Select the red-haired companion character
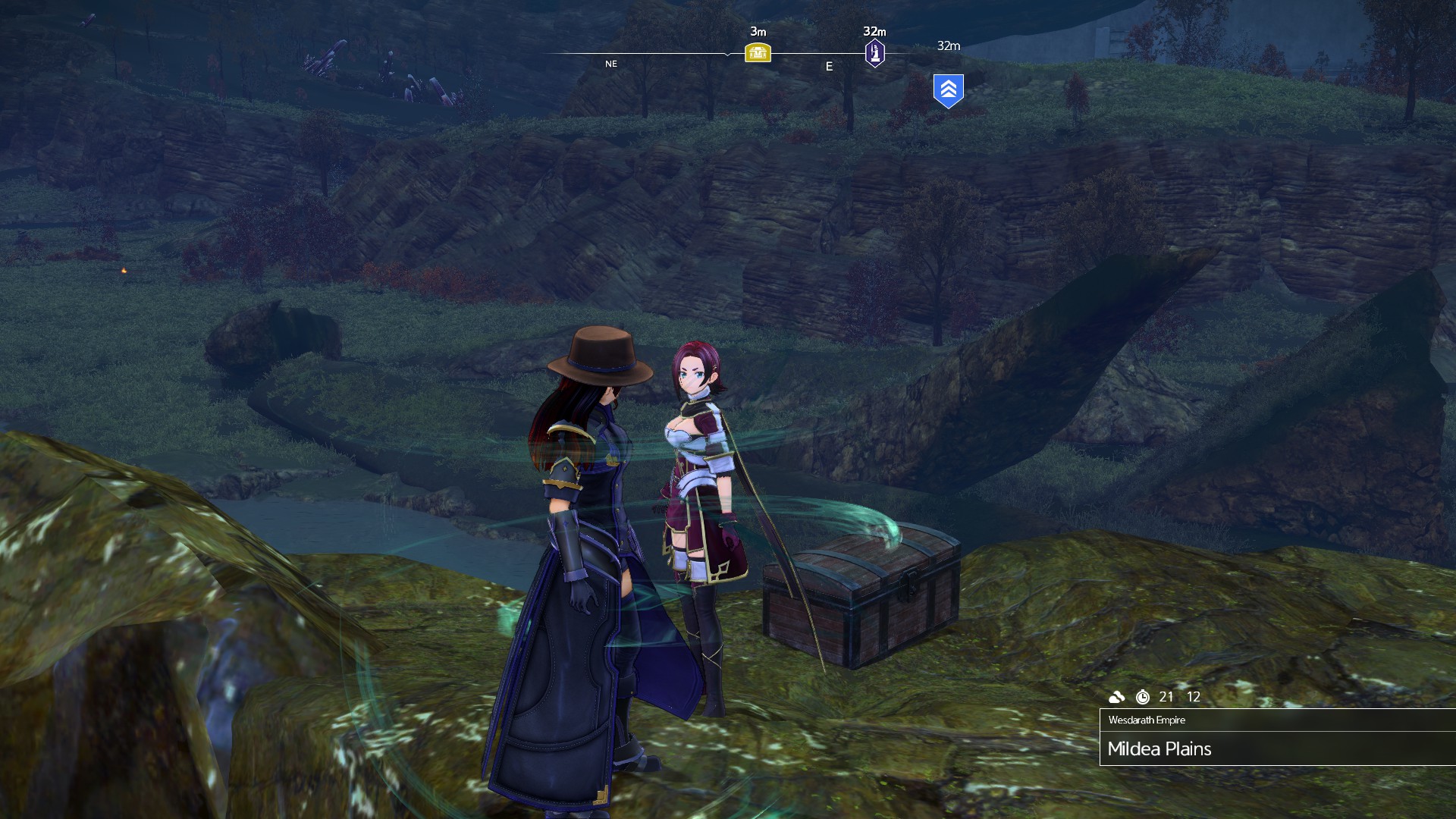1456x819 pixels. pos(698,470)
